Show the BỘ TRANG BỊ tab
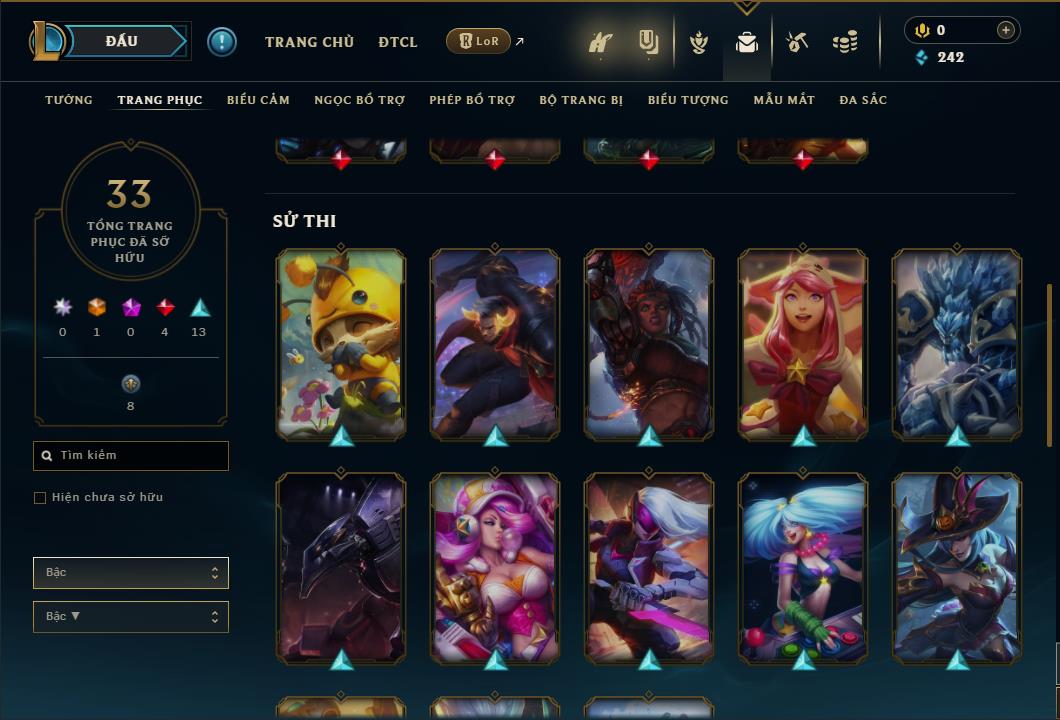Viewport: 1060px width, 720px height. pyautogui.click(x=581, y=100)
